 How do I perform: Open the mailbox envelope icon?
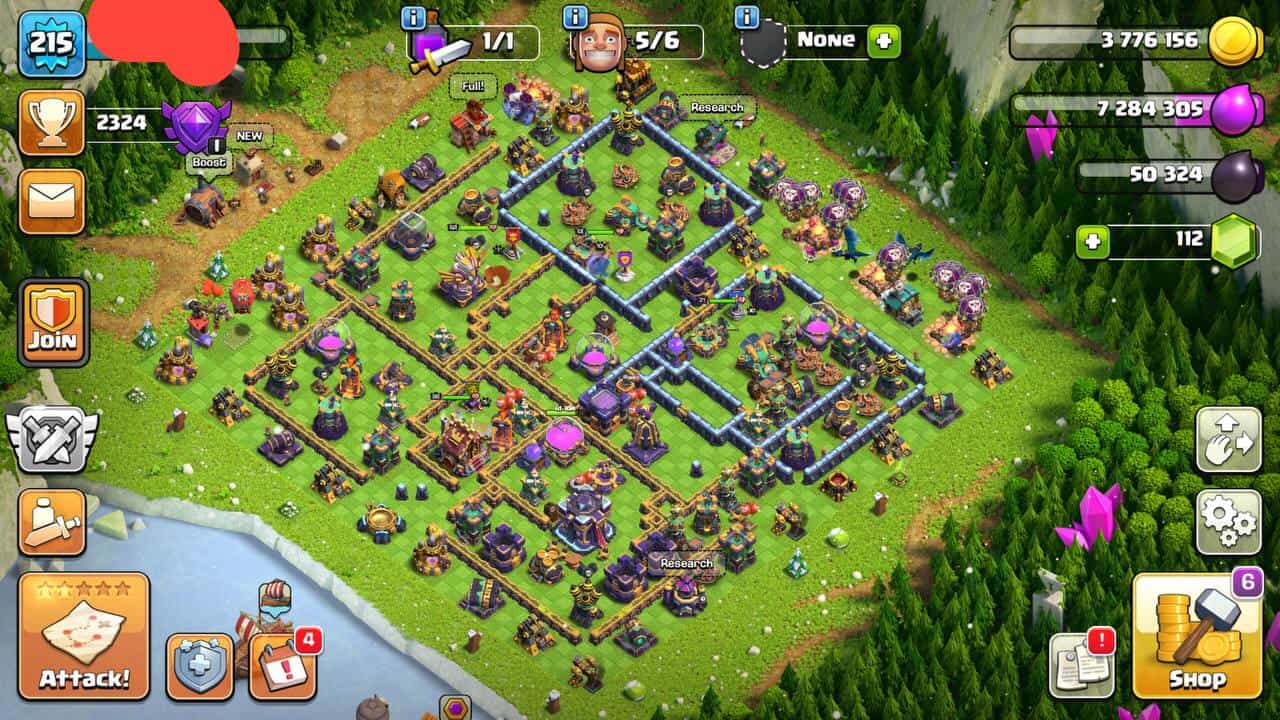51,201
